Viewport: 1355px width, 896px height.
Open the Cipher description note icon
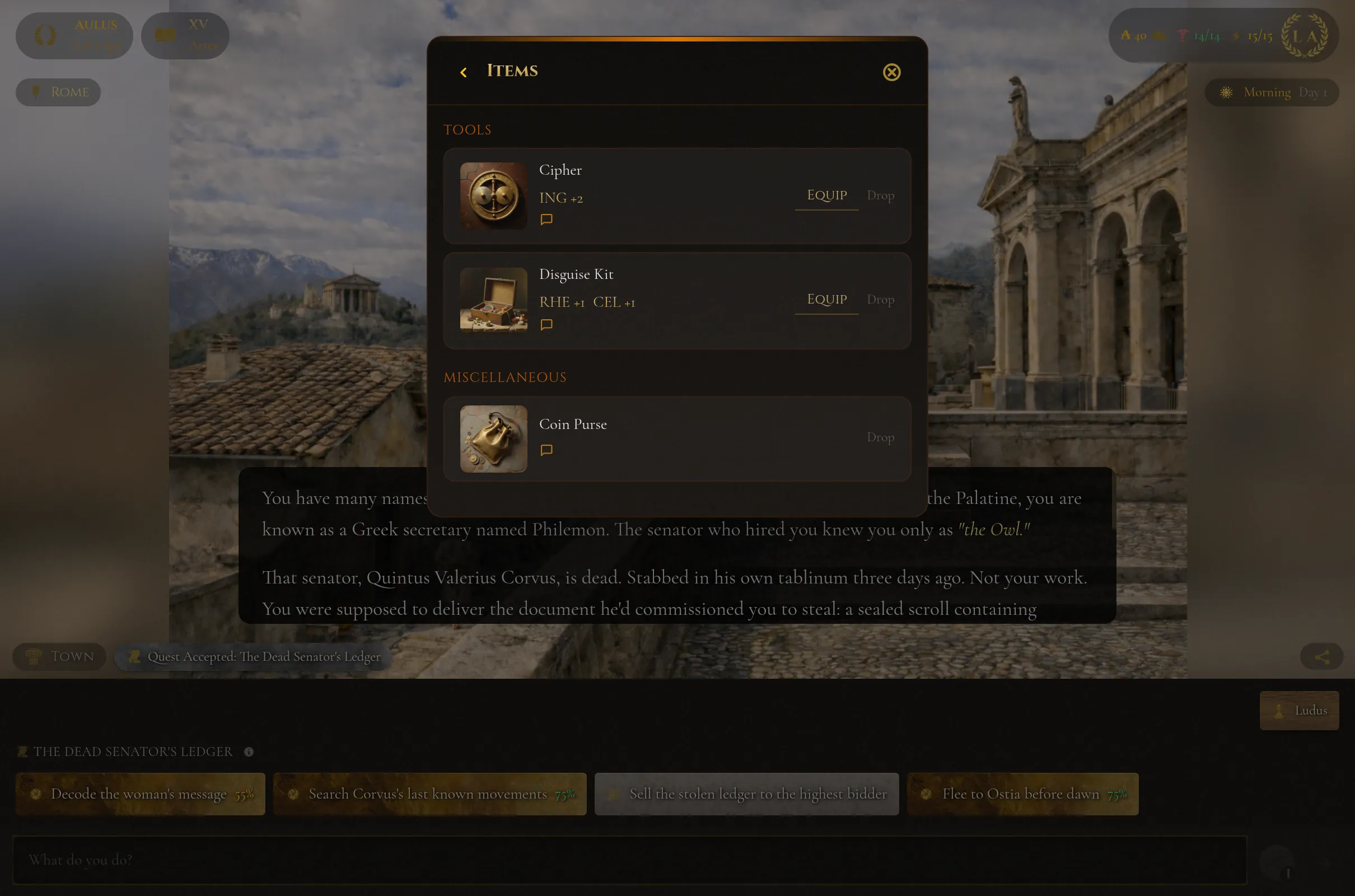tap(546, 220)
